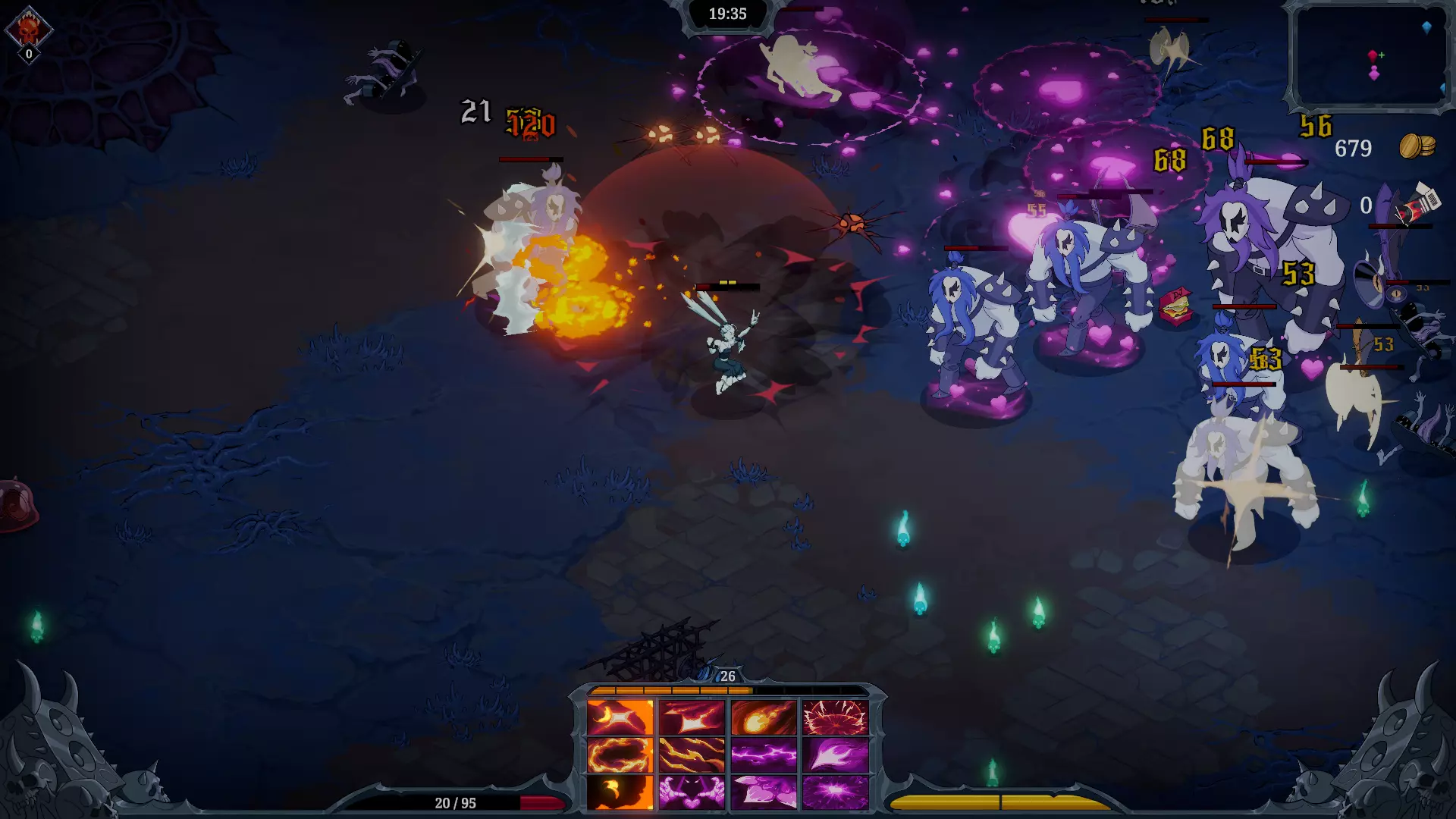Viewport: 1456px width, 819px height.
Task: Activate the purple flame leaf ability
Action: [835, 755]
